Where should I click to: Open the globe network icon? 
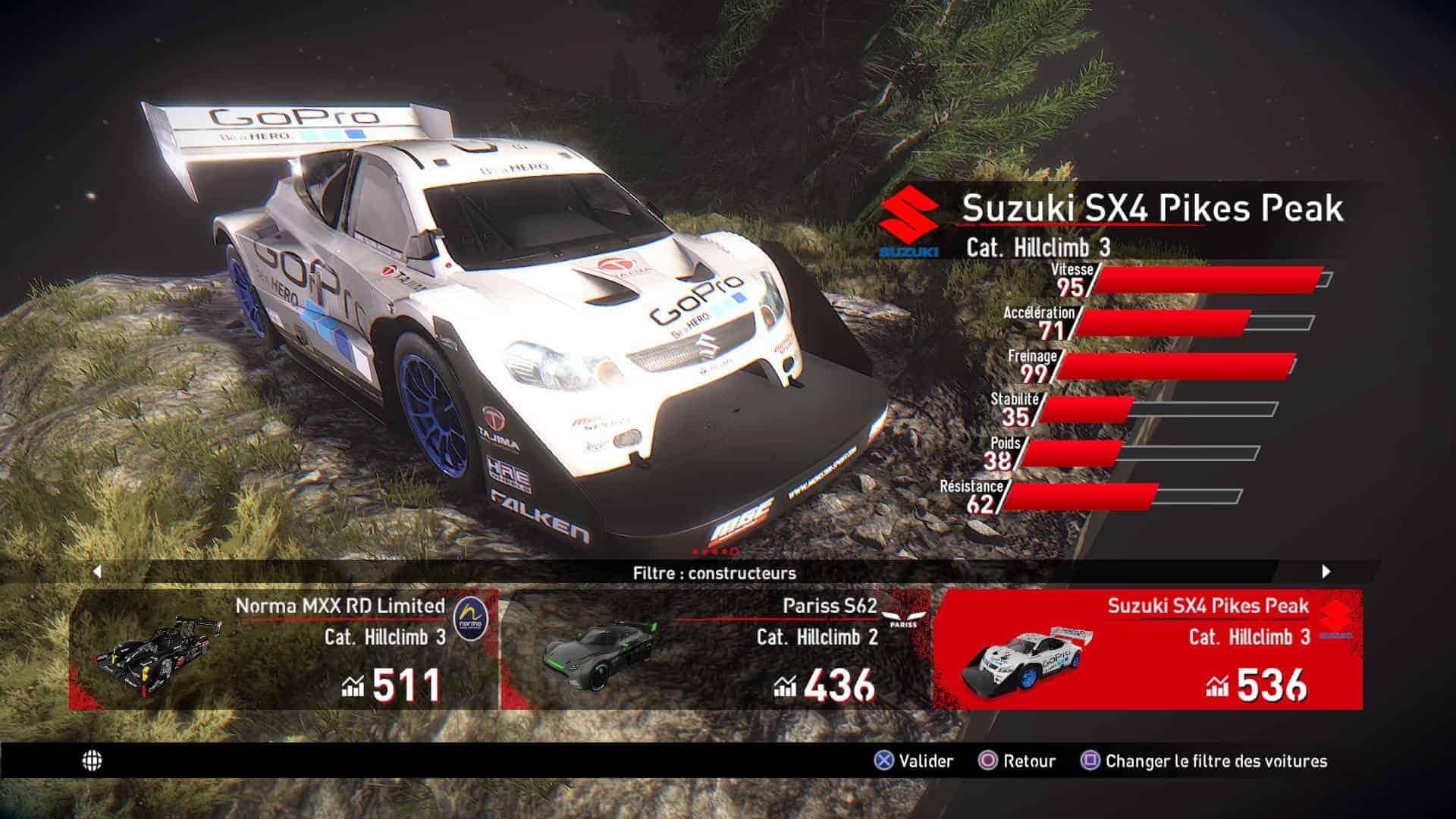pos(92,761)
